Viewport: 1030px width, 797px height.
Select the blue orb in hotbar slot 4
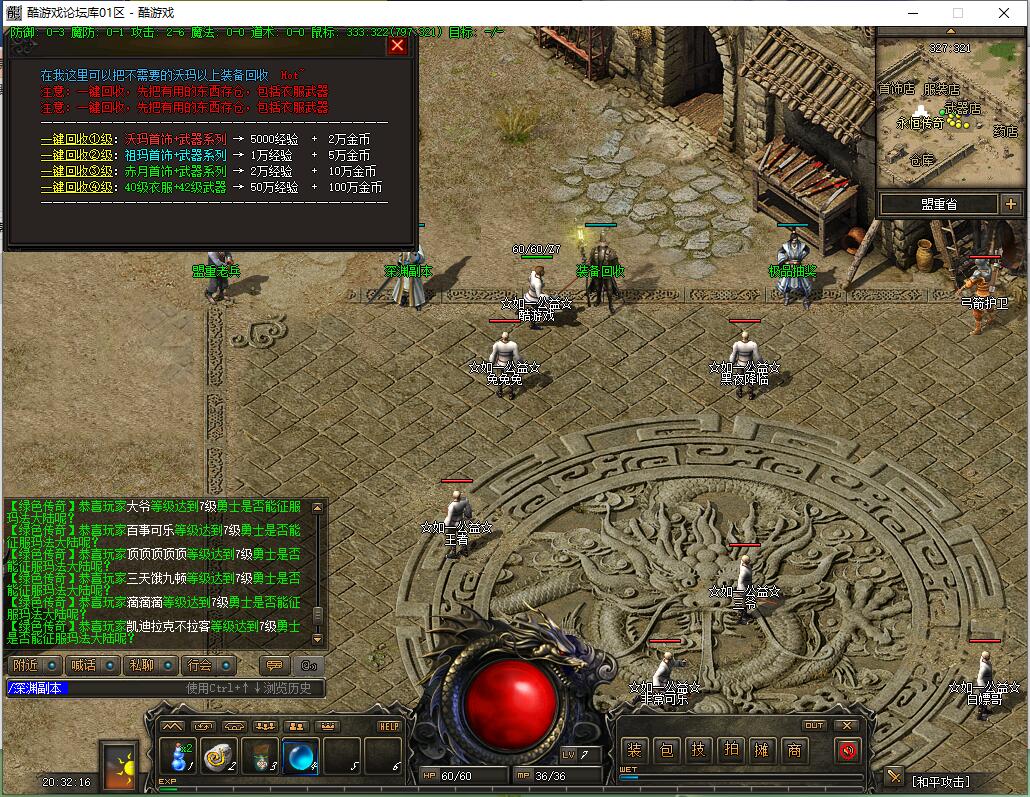(300, 756)
